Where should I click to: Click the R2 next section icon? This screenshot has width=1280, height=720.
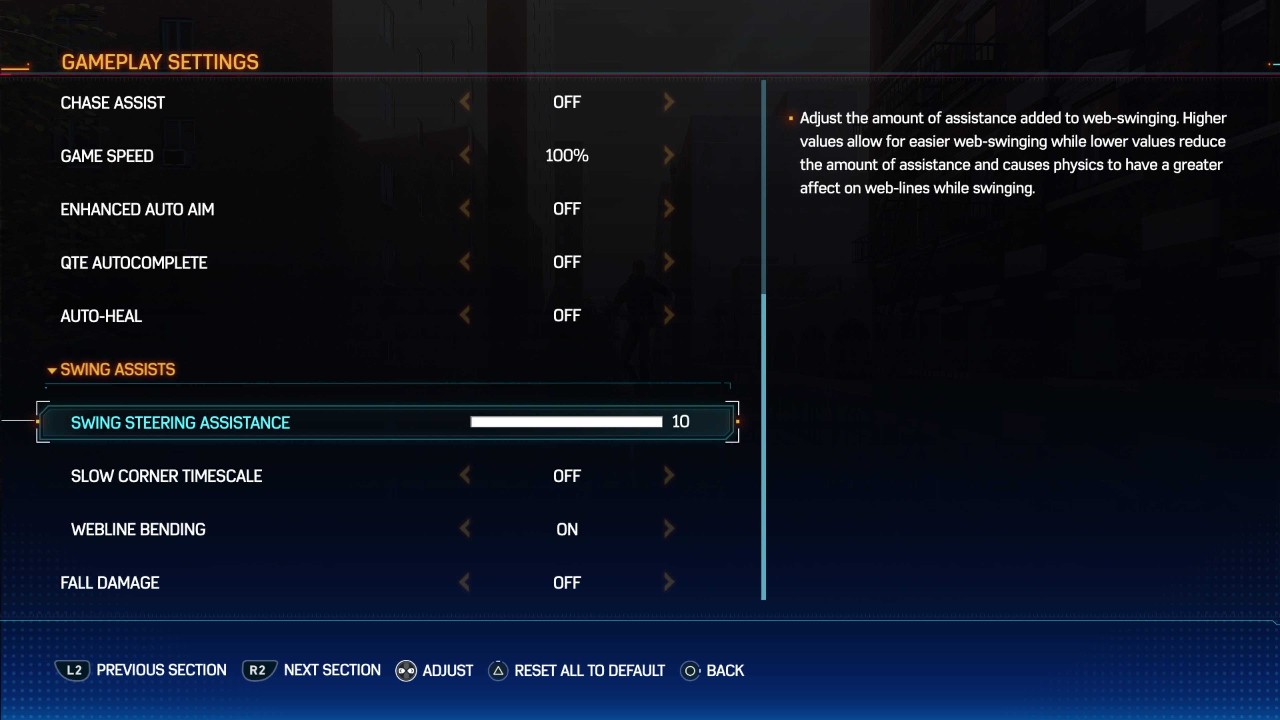pyautogui.click(x=258, y=670)
